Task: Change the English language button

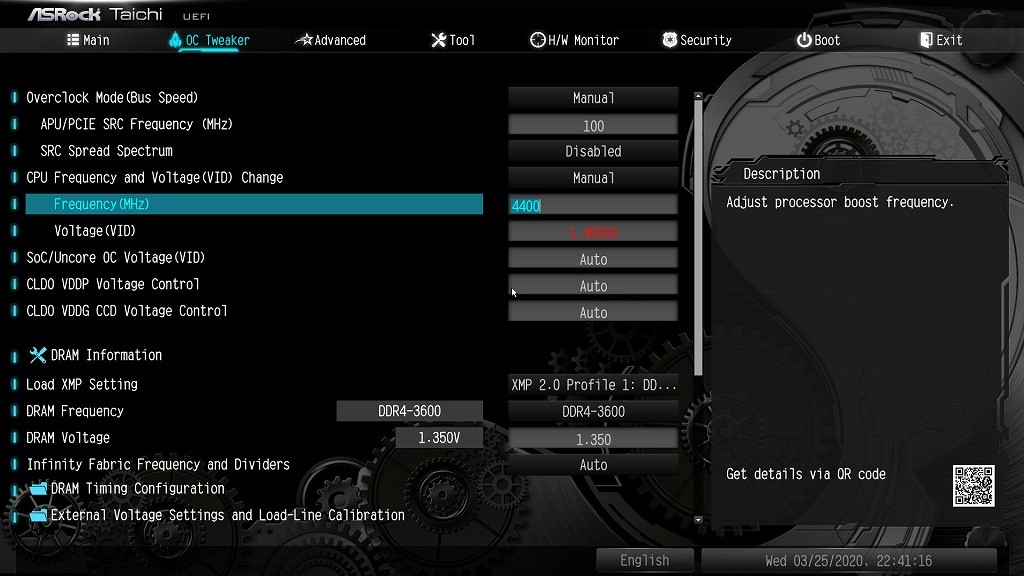Action: pyautogui.click(x=644, y=560)
